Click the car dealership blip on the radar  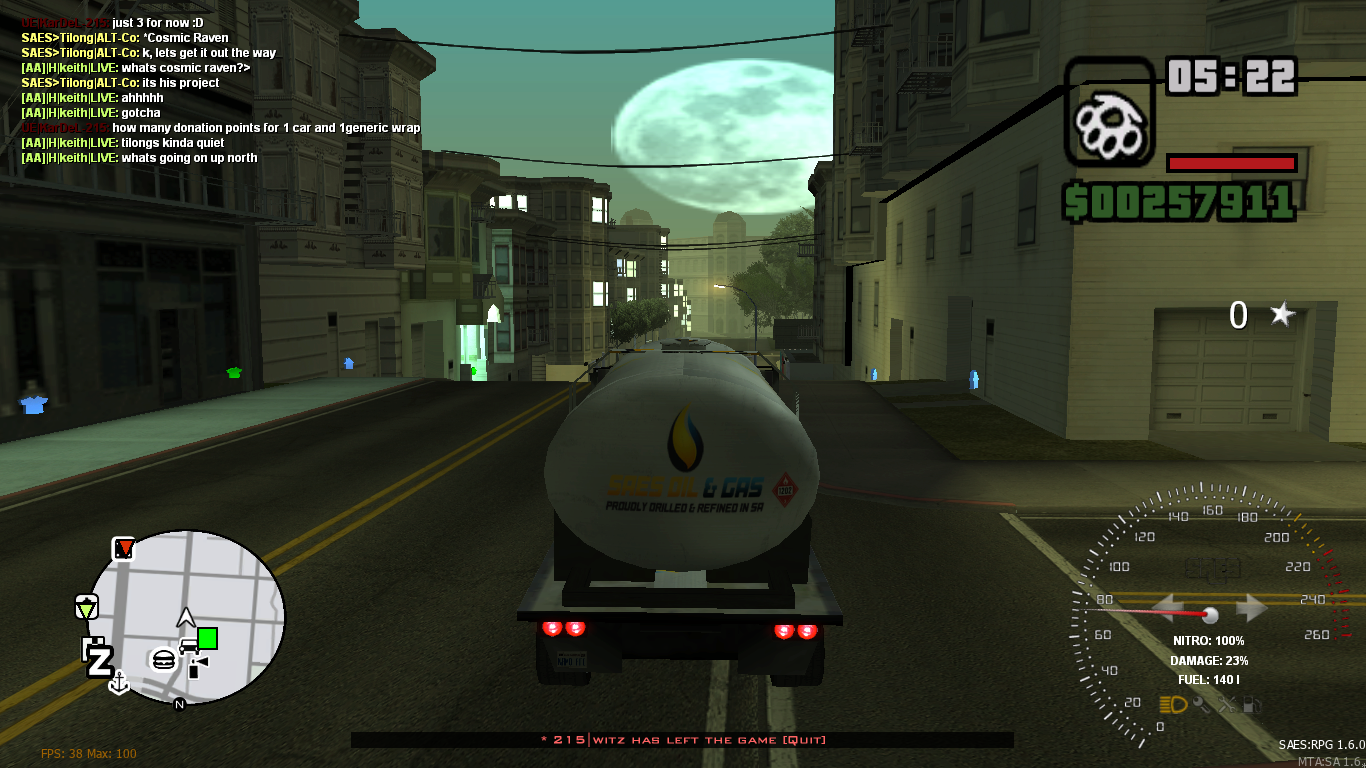point(189,645)
